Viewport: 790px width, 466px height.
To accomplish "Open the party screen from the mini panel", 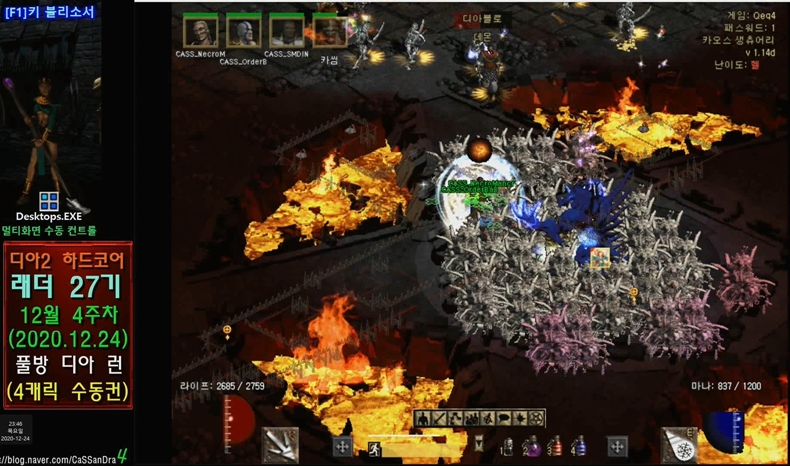I will click(x=471, y=418).
